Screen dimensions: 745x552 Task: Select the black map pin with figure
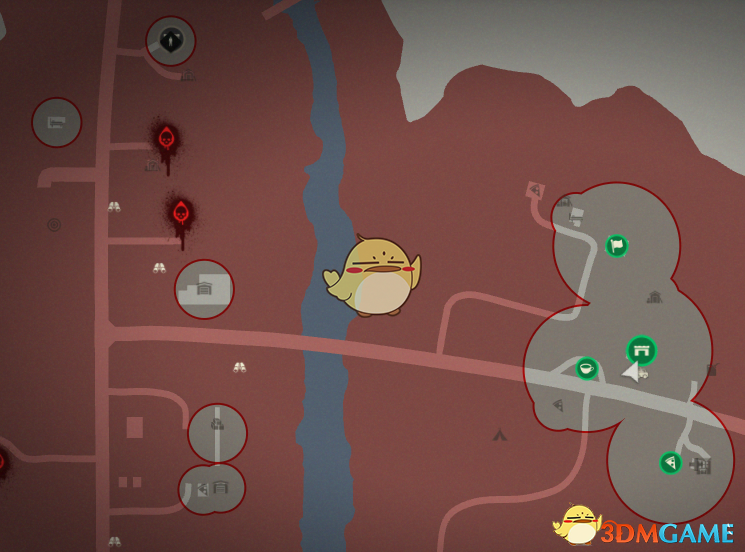[170, 41]
